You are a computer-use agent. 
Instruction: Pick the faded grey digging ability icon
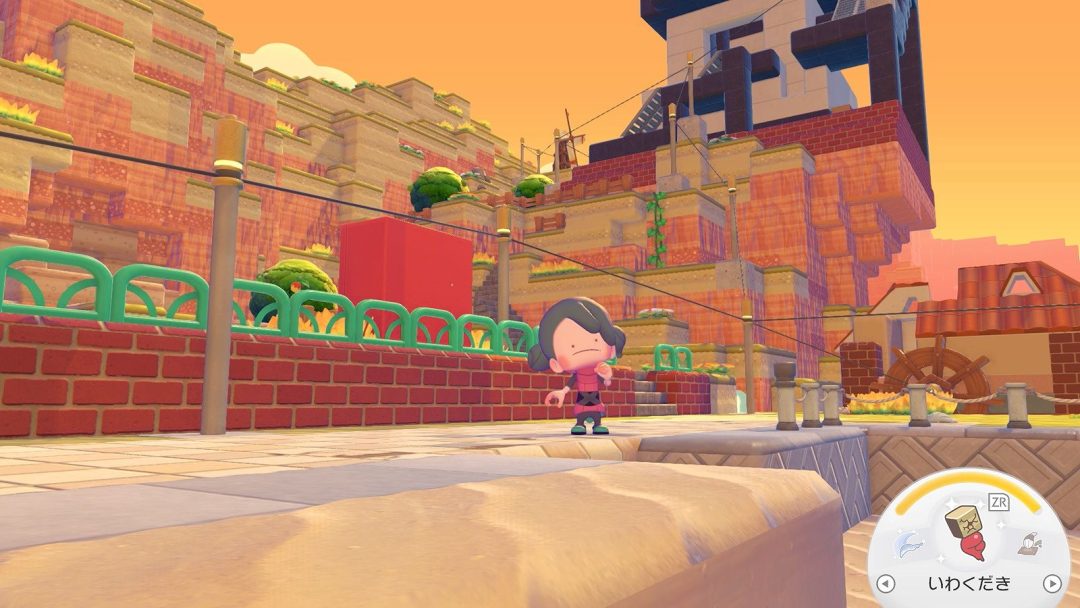point(1029,543)
